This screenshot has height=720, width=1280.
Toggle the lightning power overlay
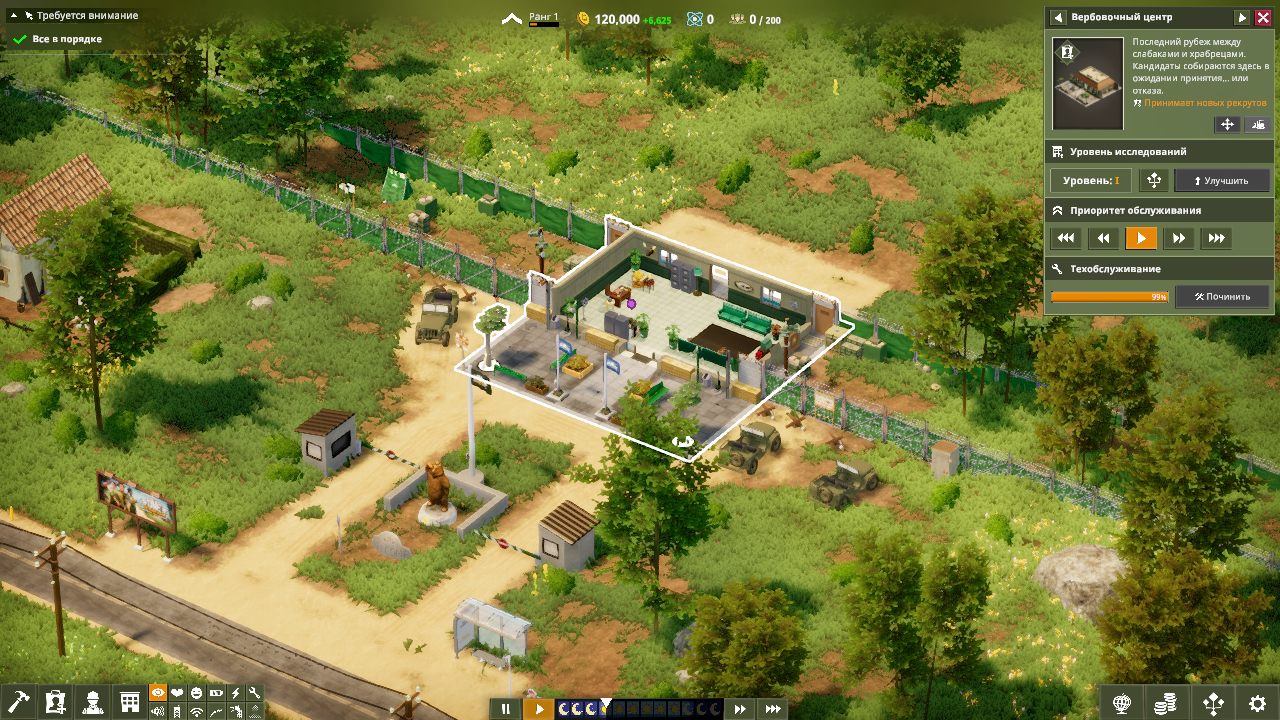coord(235,694)
